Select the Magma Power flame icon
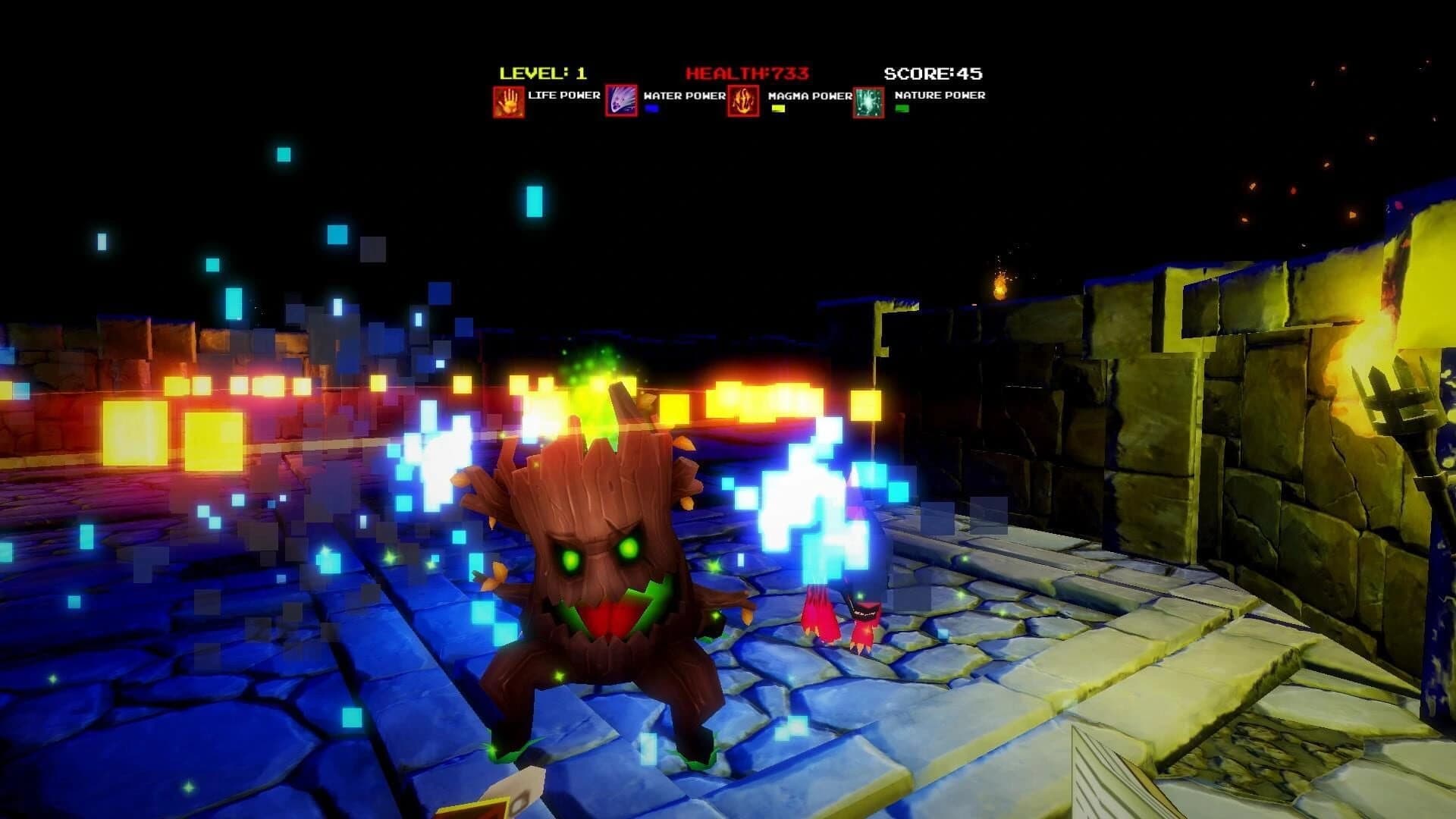1456x819 pixels. pyautogui.click(x=745, y=101)
